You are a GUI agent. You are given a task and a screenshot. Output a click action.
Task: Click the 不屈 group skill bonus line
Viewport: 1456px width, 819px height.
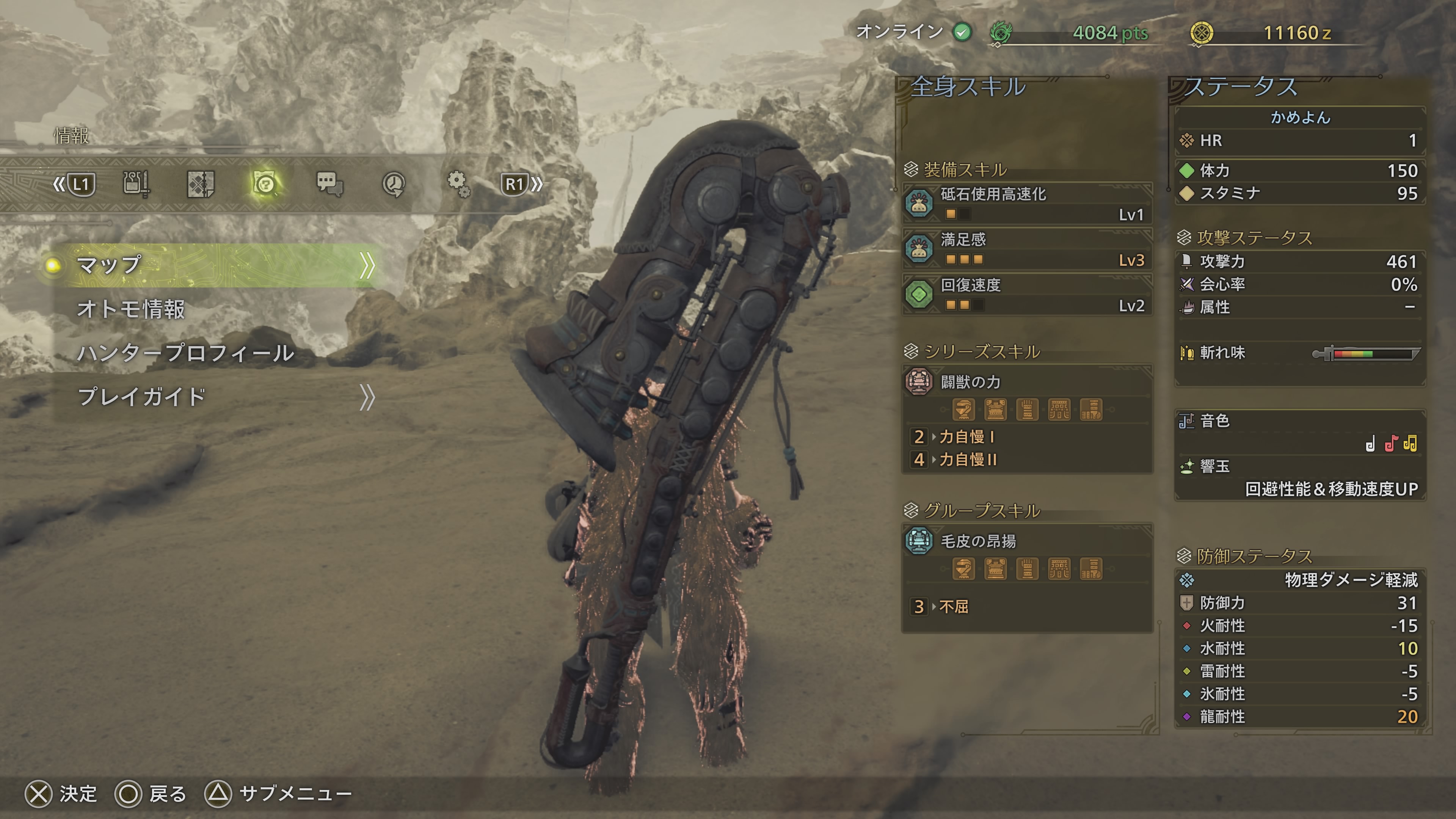[x=954, y=607]
